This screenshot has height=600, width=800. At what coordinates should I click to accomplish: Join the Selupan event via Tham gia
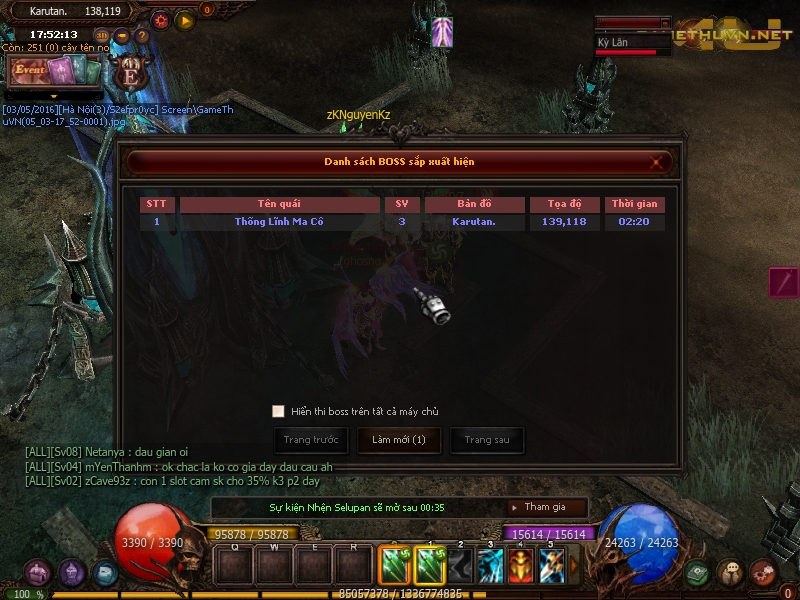tap(545, 508)
